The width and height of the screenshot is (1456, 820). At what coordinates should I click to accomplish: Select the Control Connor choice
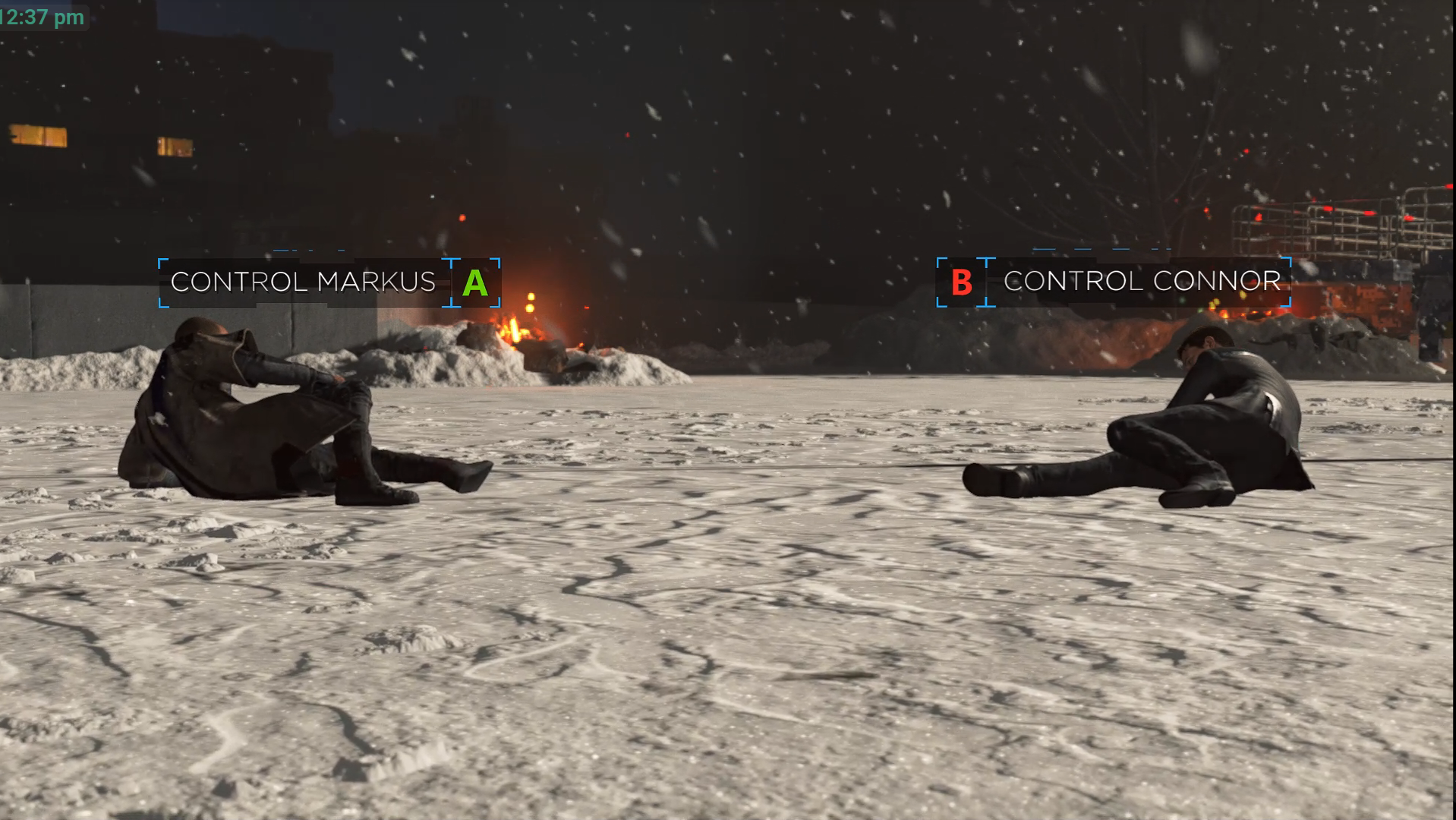click(x=1114, y=282)
